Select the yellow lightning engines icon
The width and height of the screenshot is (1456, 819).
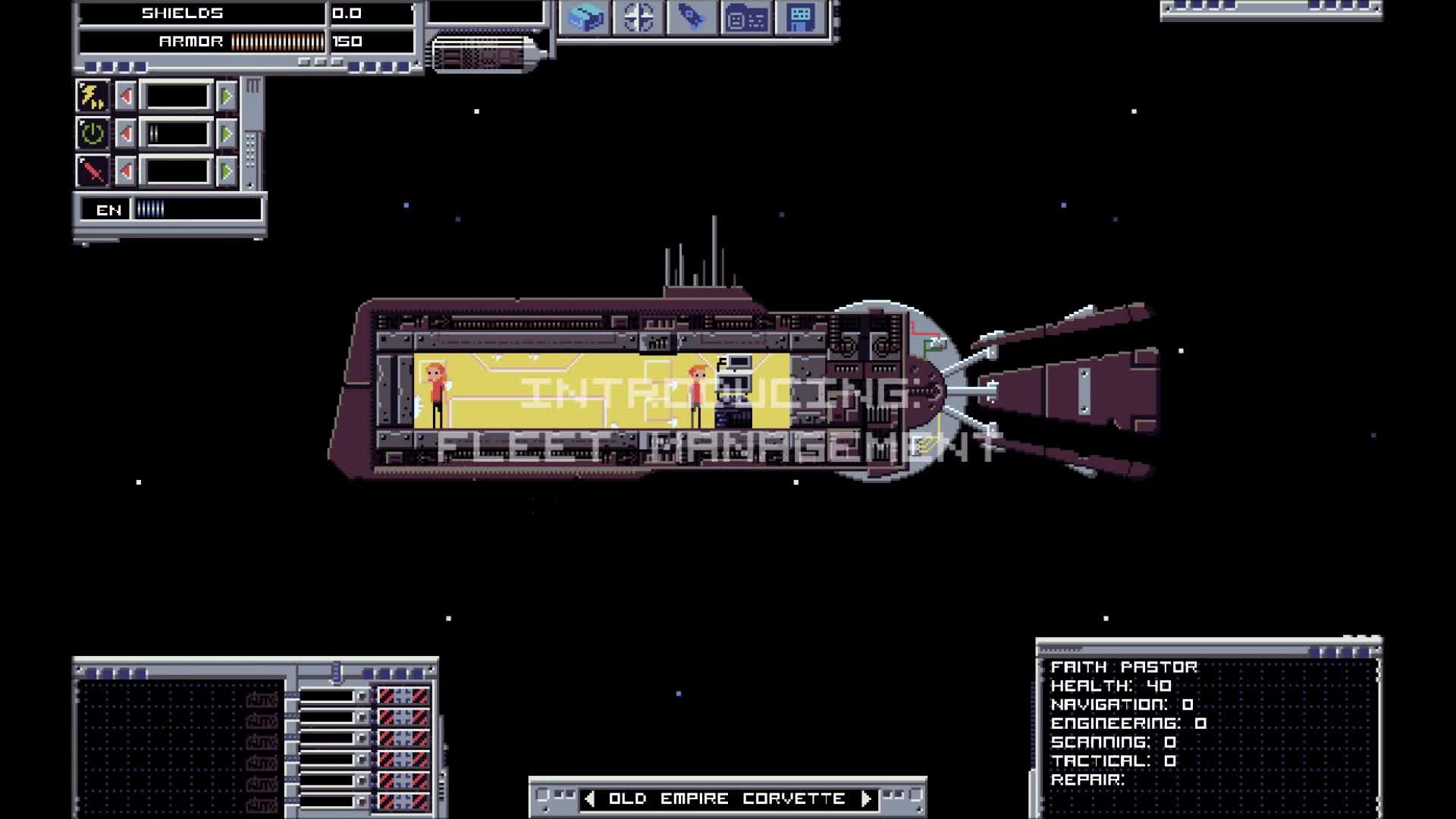point(93,95)
